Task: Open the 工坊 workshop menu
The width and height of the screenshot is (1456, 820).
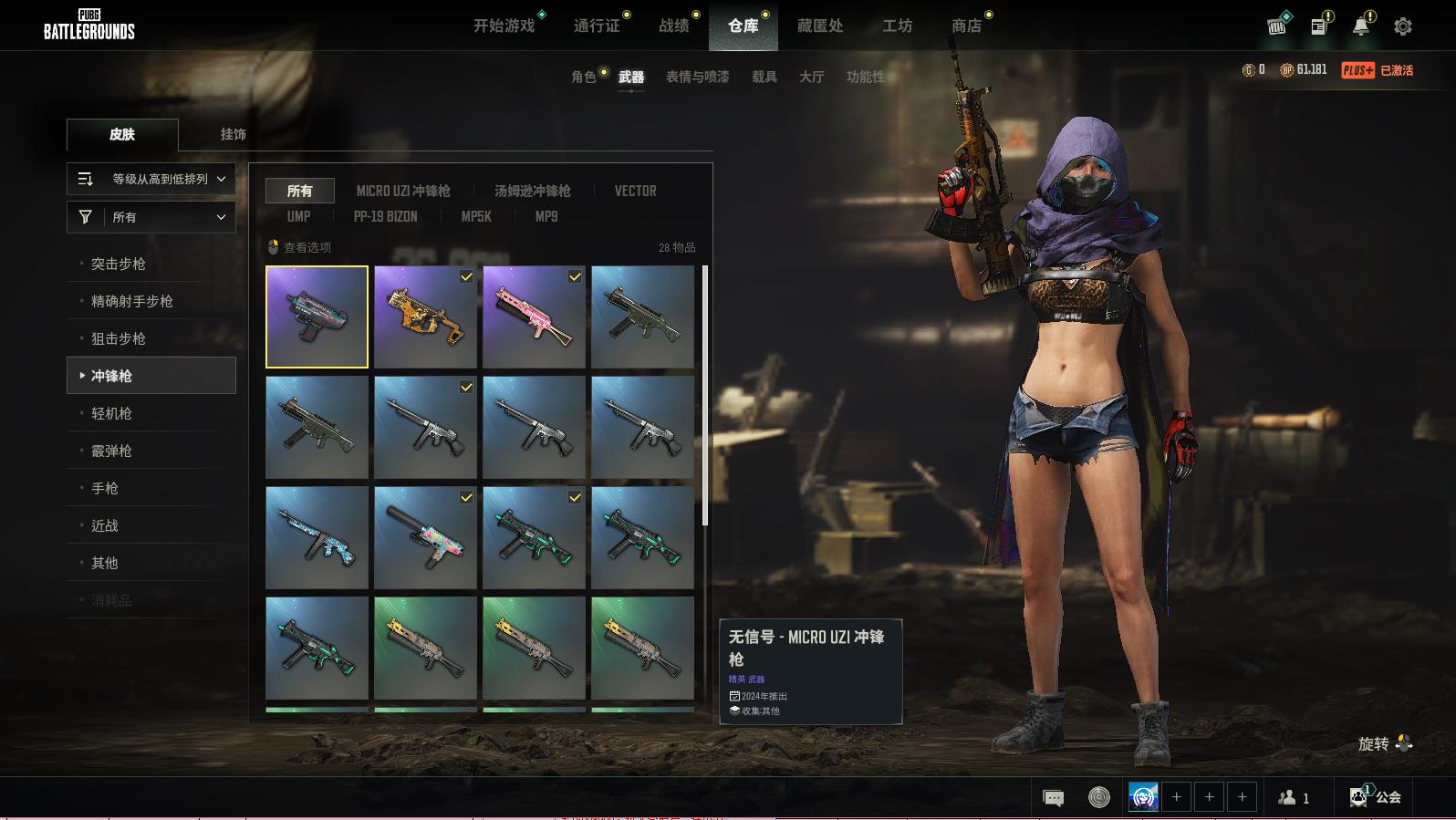Action: coord(897,26)
